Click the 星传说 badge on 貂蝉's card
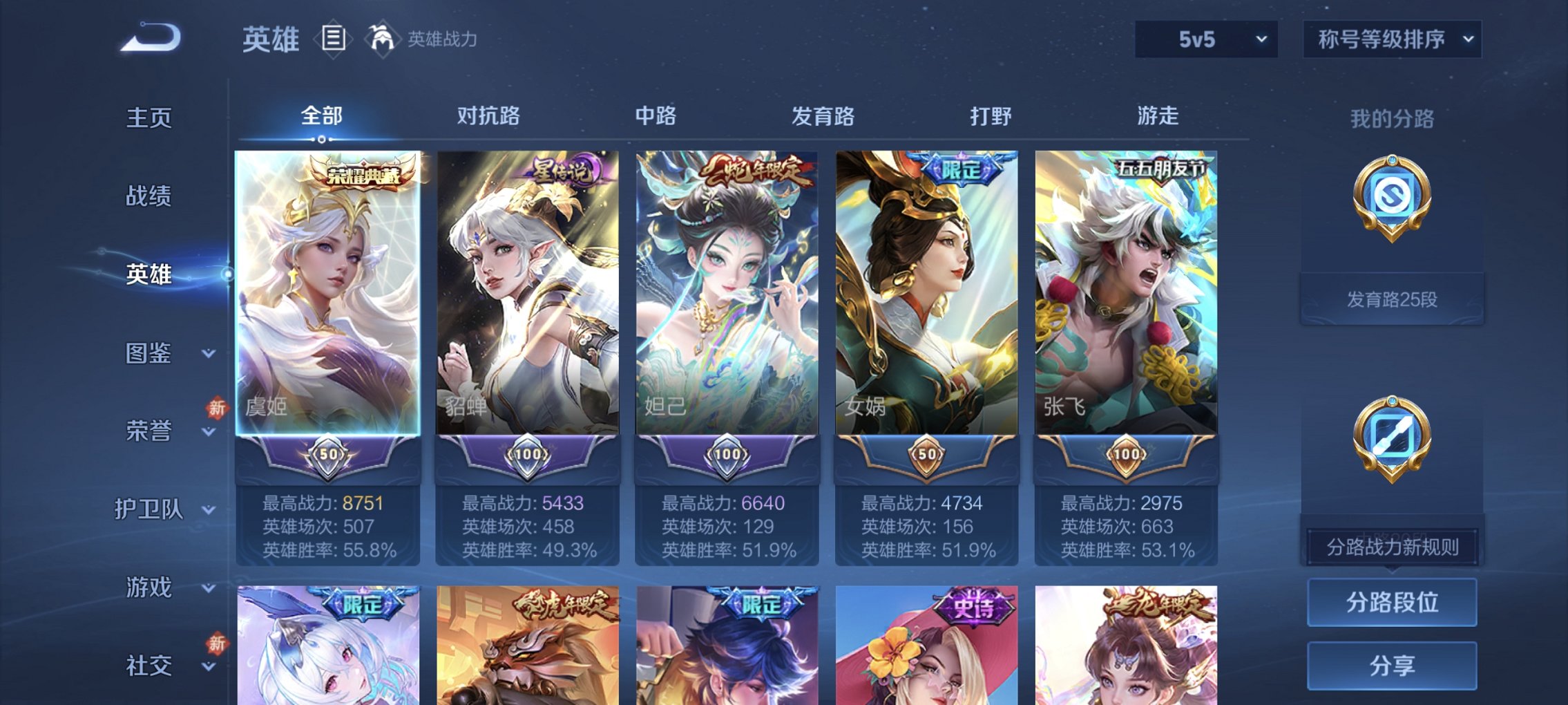 [563, 169]
